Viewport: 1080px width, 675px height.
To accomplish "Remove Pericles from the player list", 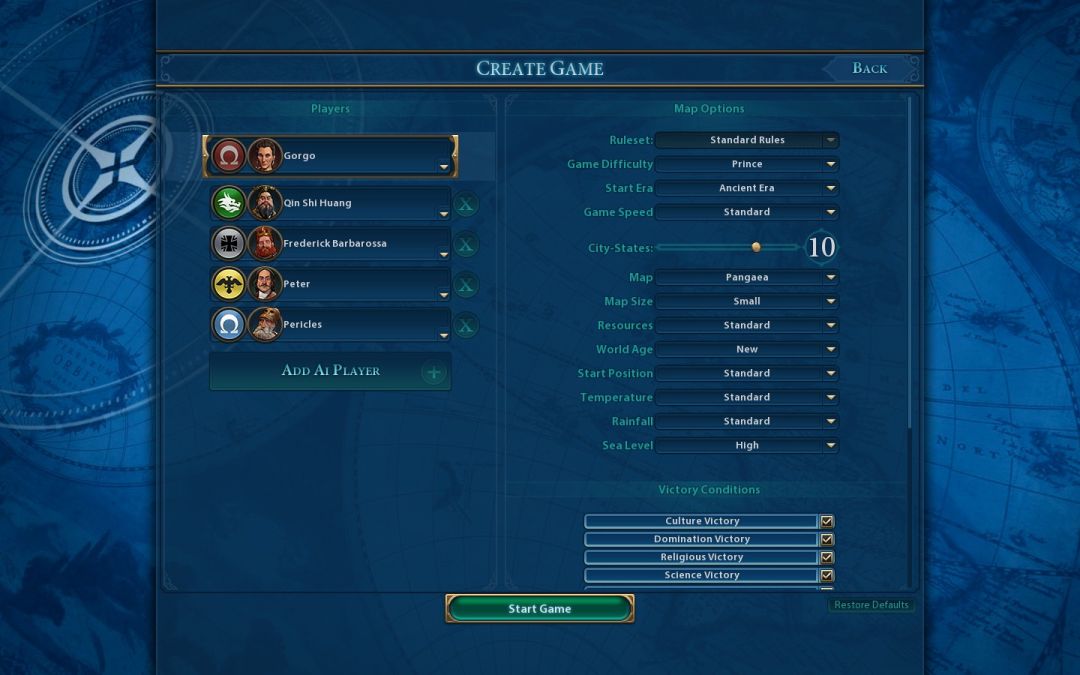I will click(466, 326).
